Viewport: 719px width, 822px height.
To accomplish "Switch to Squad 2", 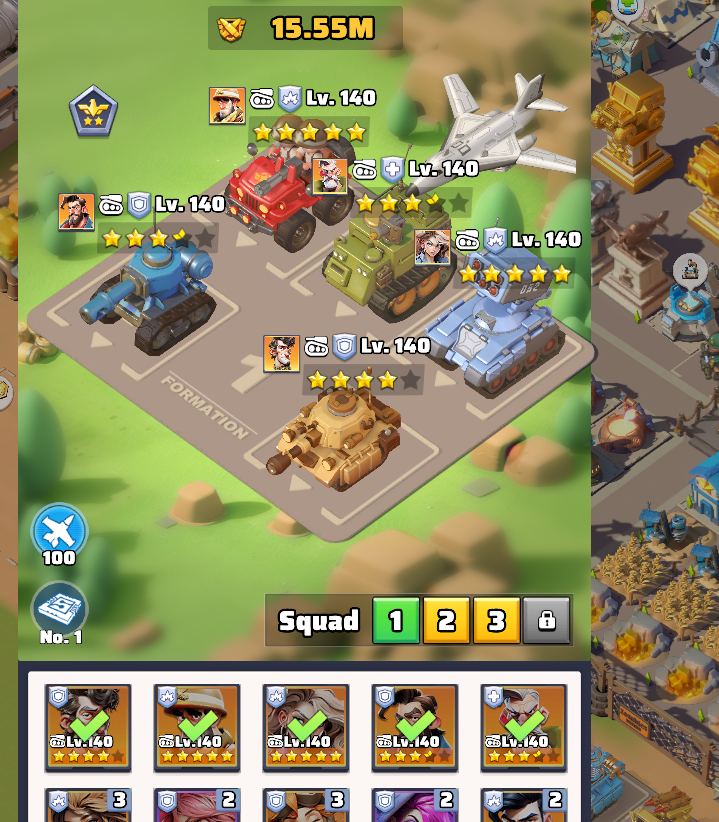I will [446, 621].
